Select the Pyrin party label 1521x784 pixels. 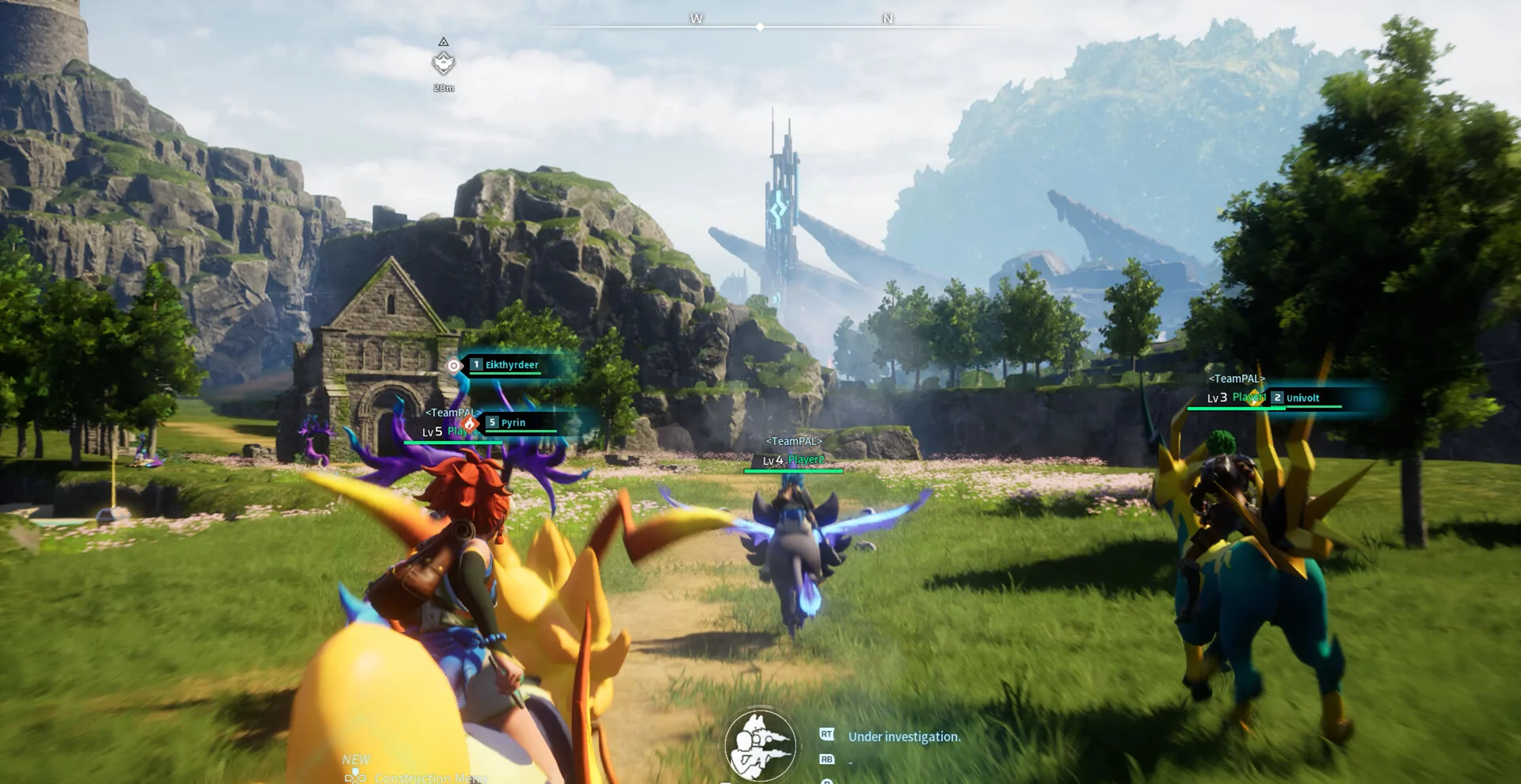513,423
